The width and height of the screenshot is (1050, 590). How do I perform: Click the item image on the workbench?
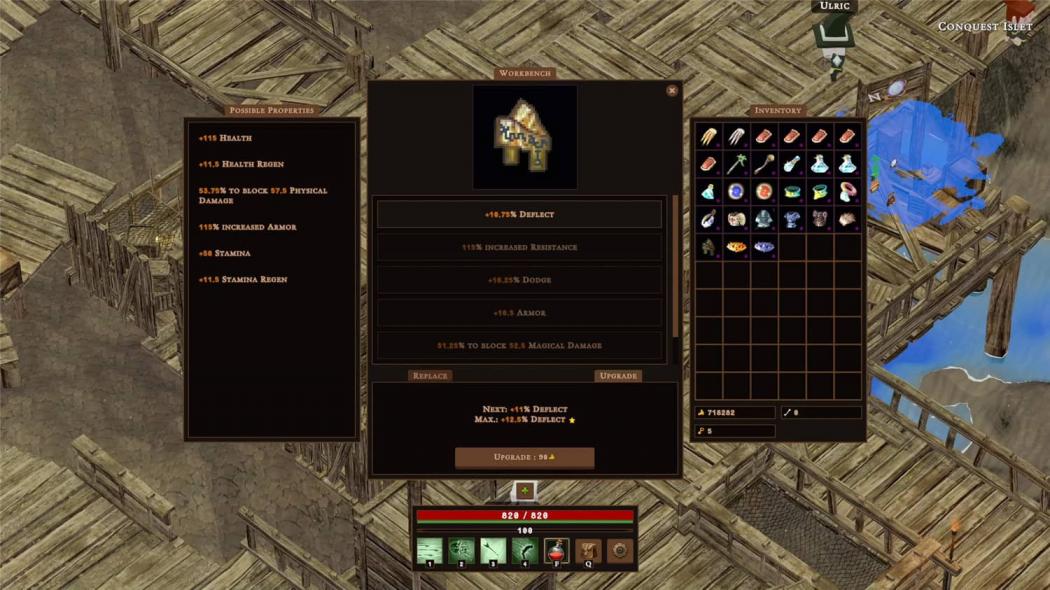[x=525, y=137]
